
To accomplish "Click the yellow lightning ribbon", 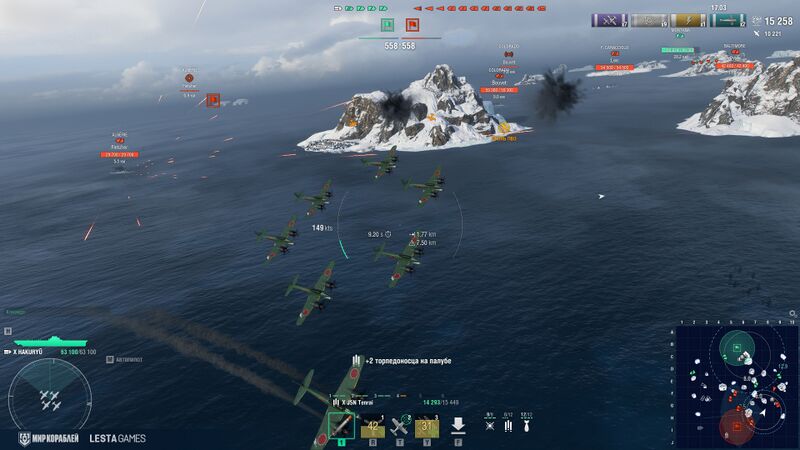I will tap(687, 20).
